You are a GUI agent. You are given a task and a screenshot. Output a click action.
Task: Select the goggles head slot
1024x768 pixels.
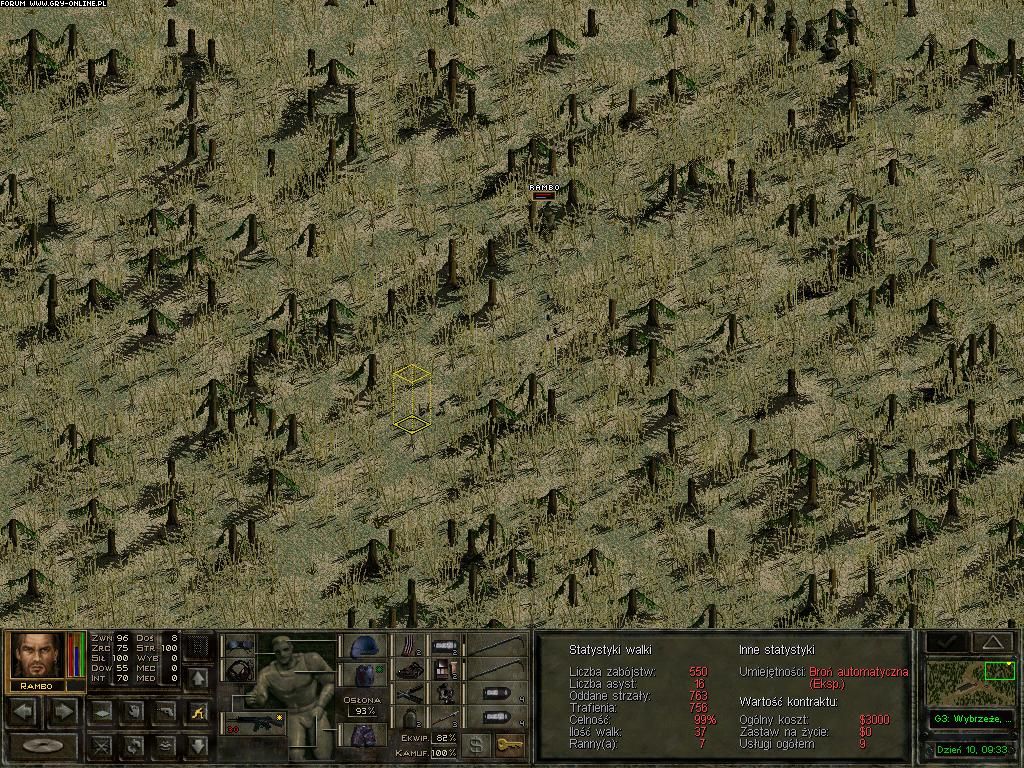coord(238,645)
